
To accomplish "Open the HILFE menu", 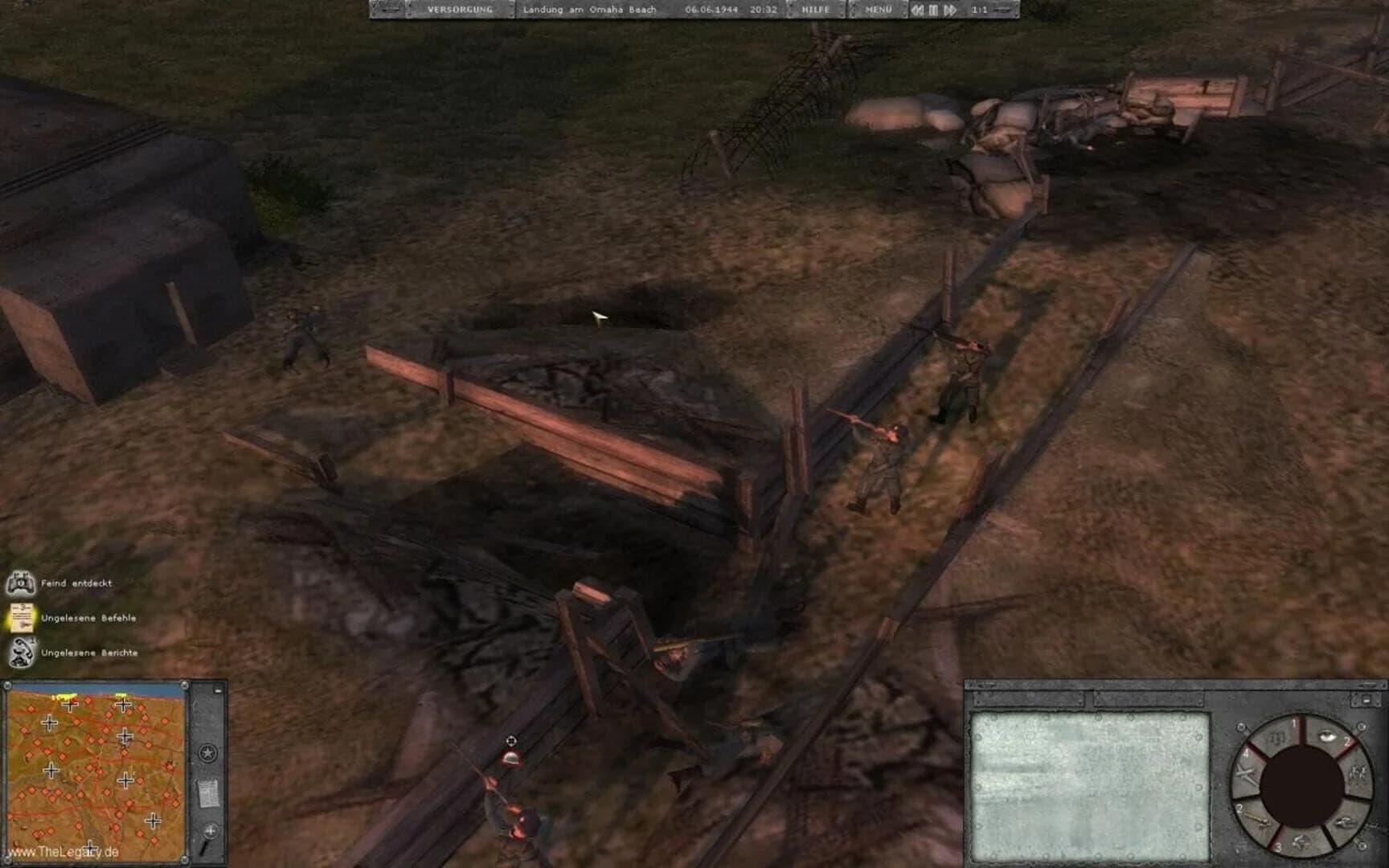I will tap(814, 10).
